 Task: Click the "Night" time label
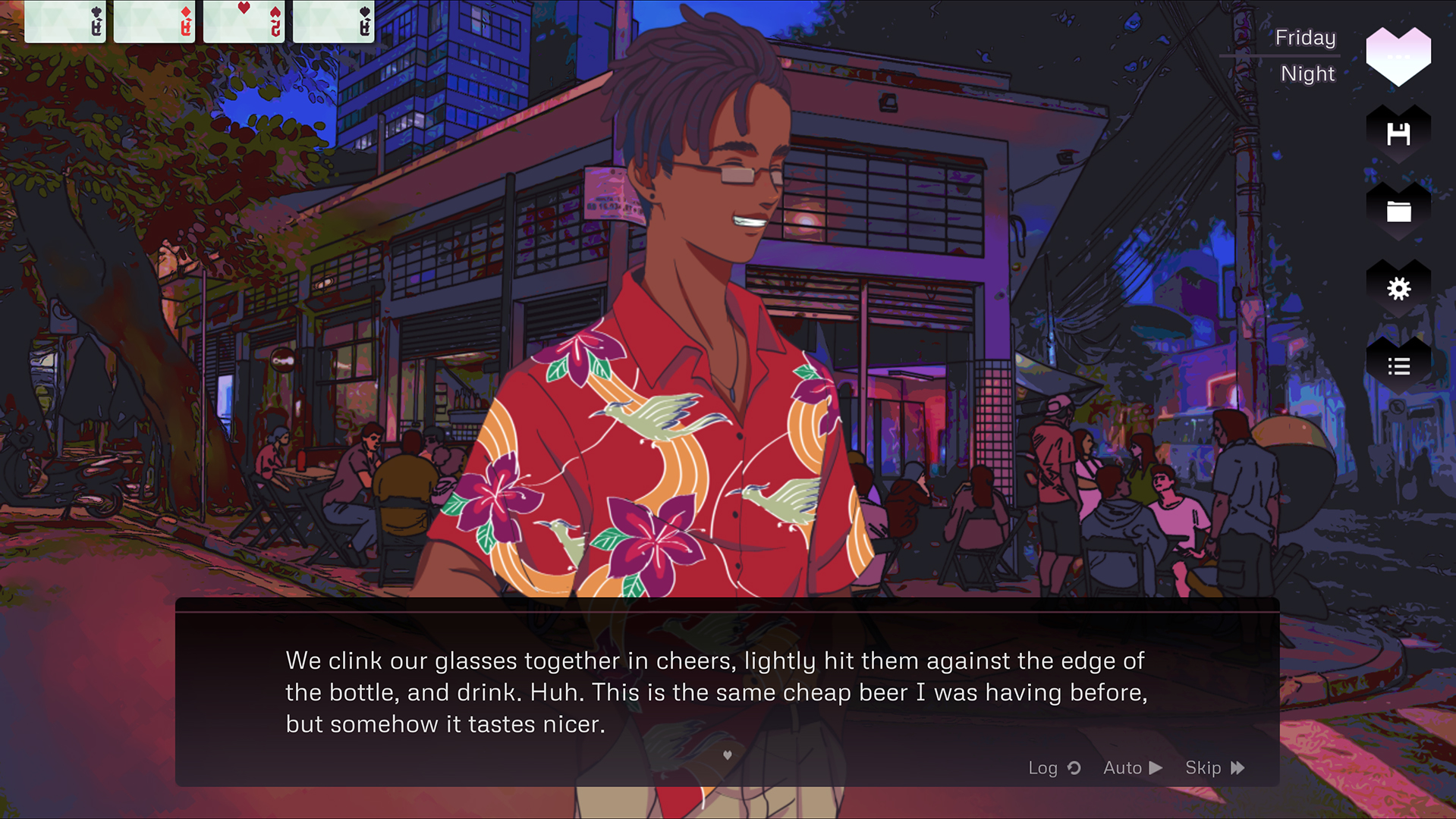(1308, 74)
